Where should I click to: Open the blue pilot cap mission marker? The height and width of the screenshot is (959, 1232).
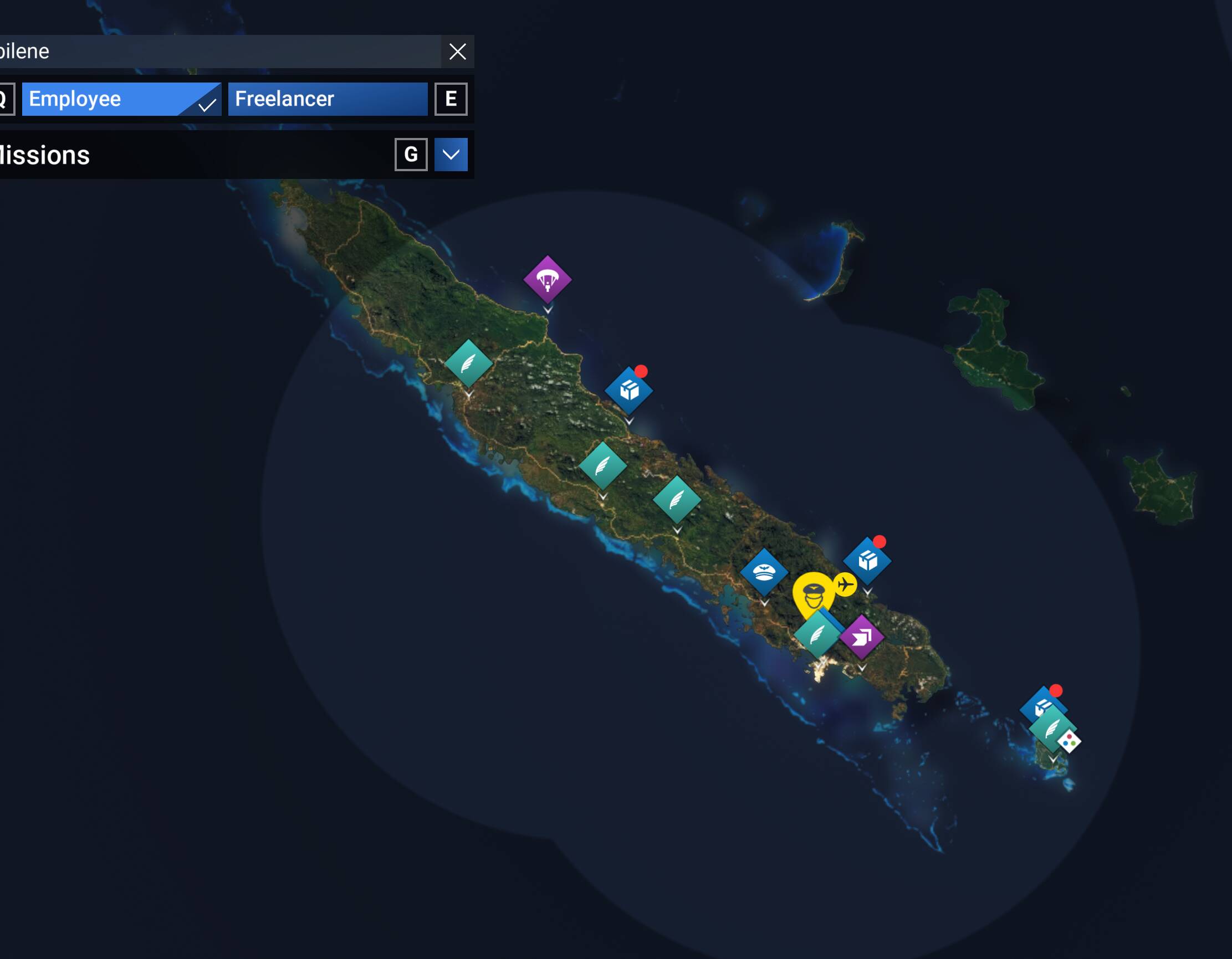[764, 572]
